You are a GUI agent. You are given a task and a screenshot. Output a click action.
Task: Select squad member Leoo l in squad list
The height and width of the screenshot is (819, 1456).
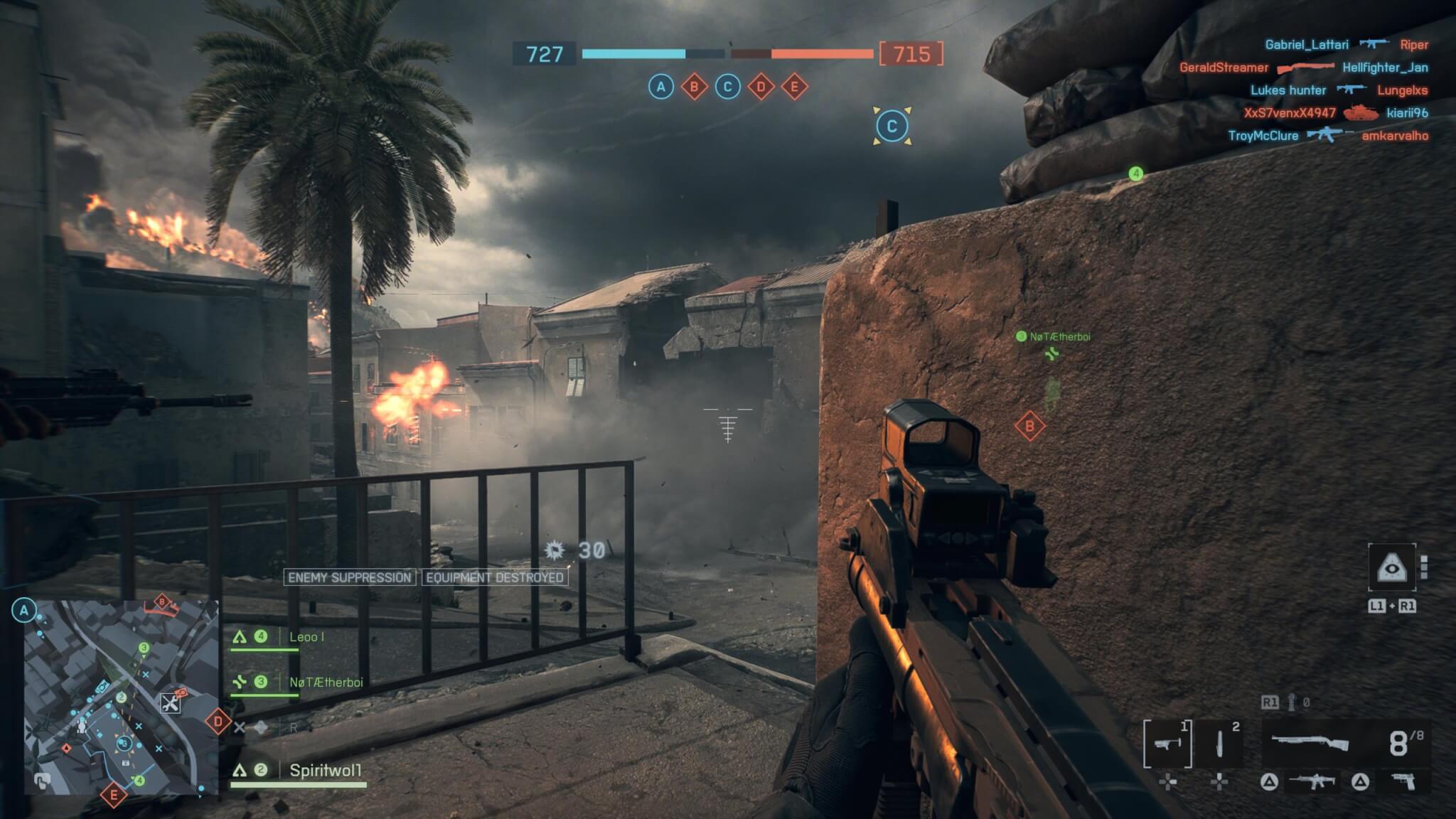coord(306,637)
